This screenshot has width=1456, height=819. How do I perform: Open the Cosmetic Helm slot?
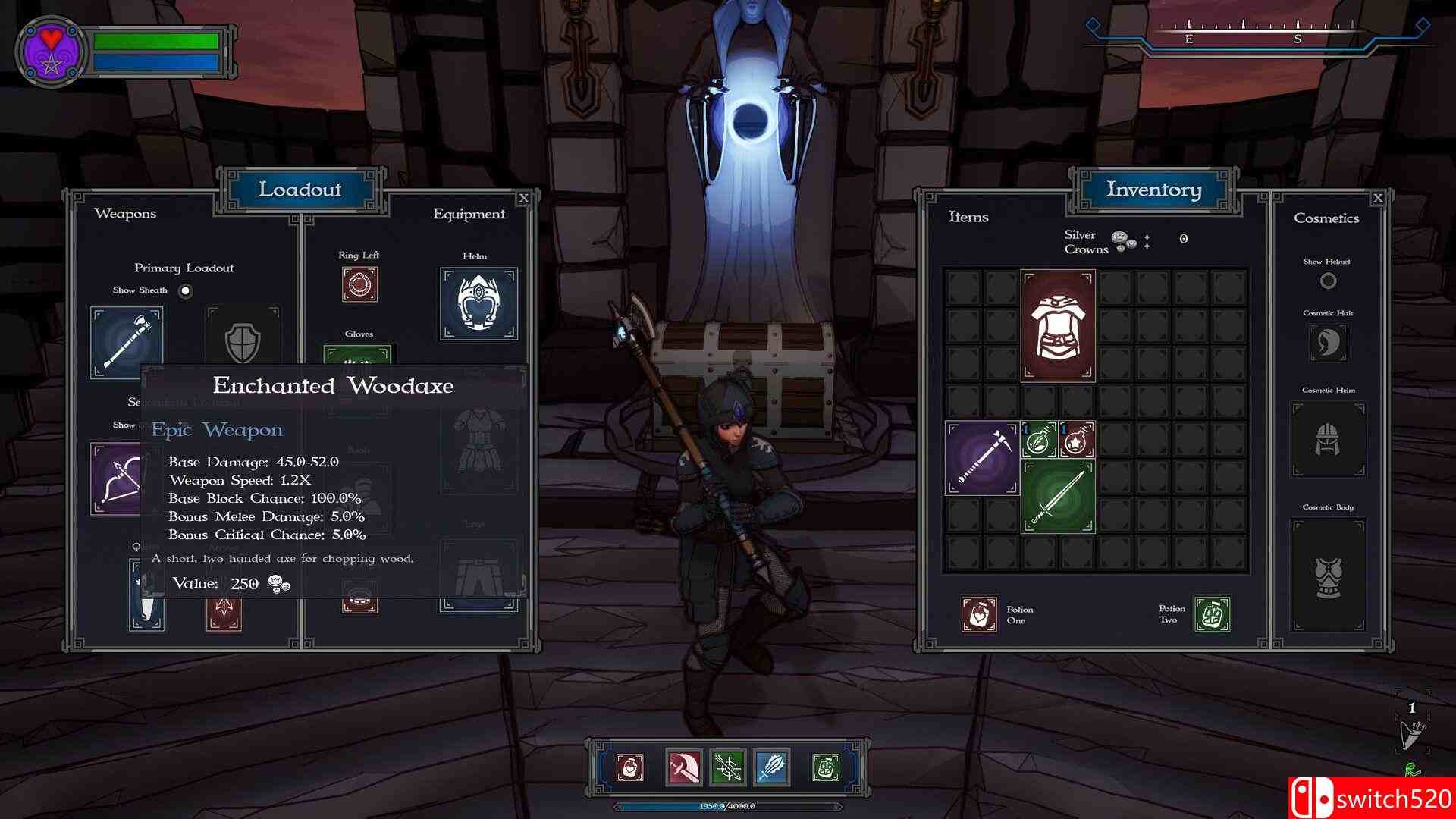point(1328,440)
